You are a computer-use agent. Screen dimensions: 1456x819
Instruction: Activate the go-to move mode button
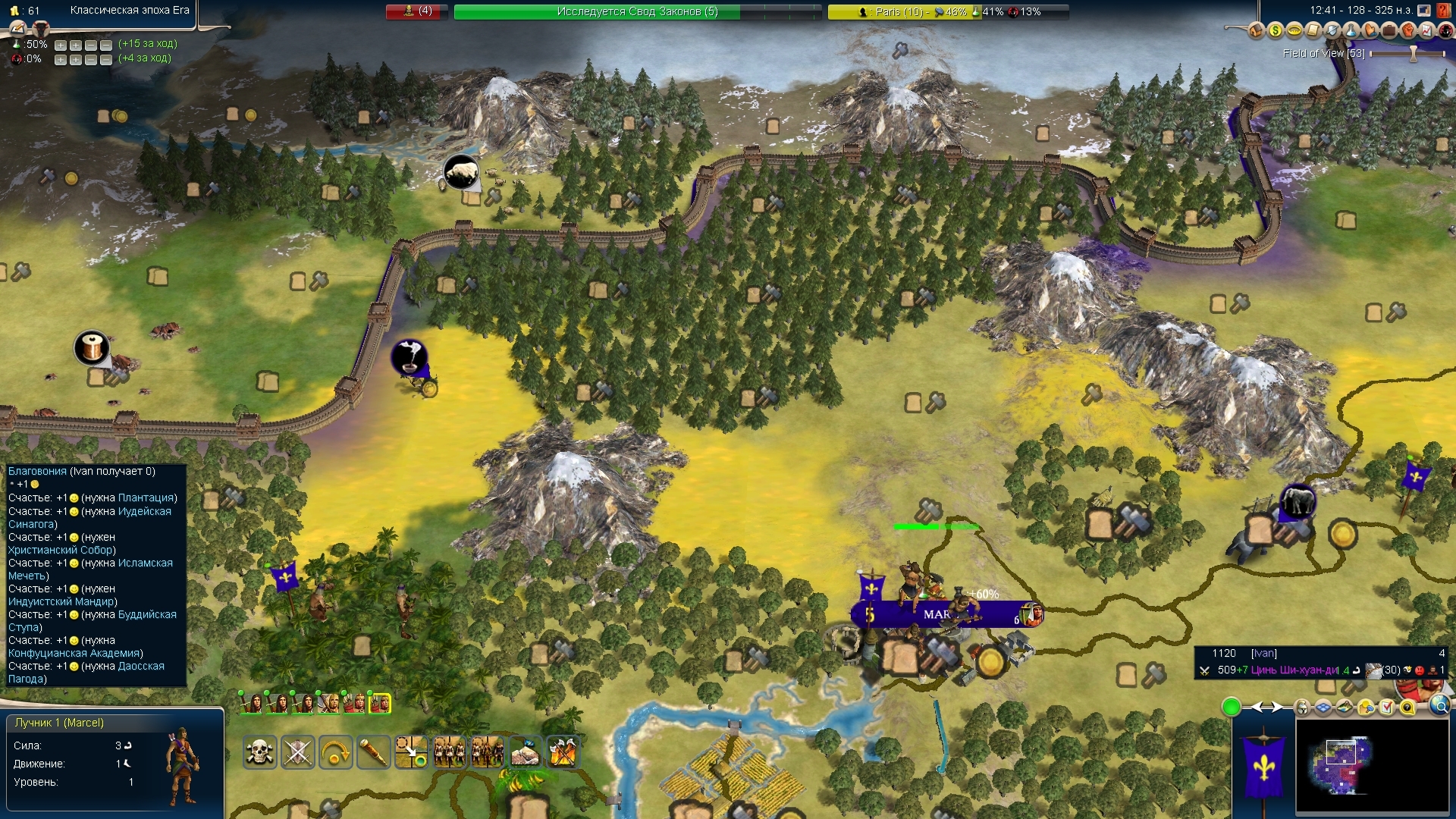(411, 752)
